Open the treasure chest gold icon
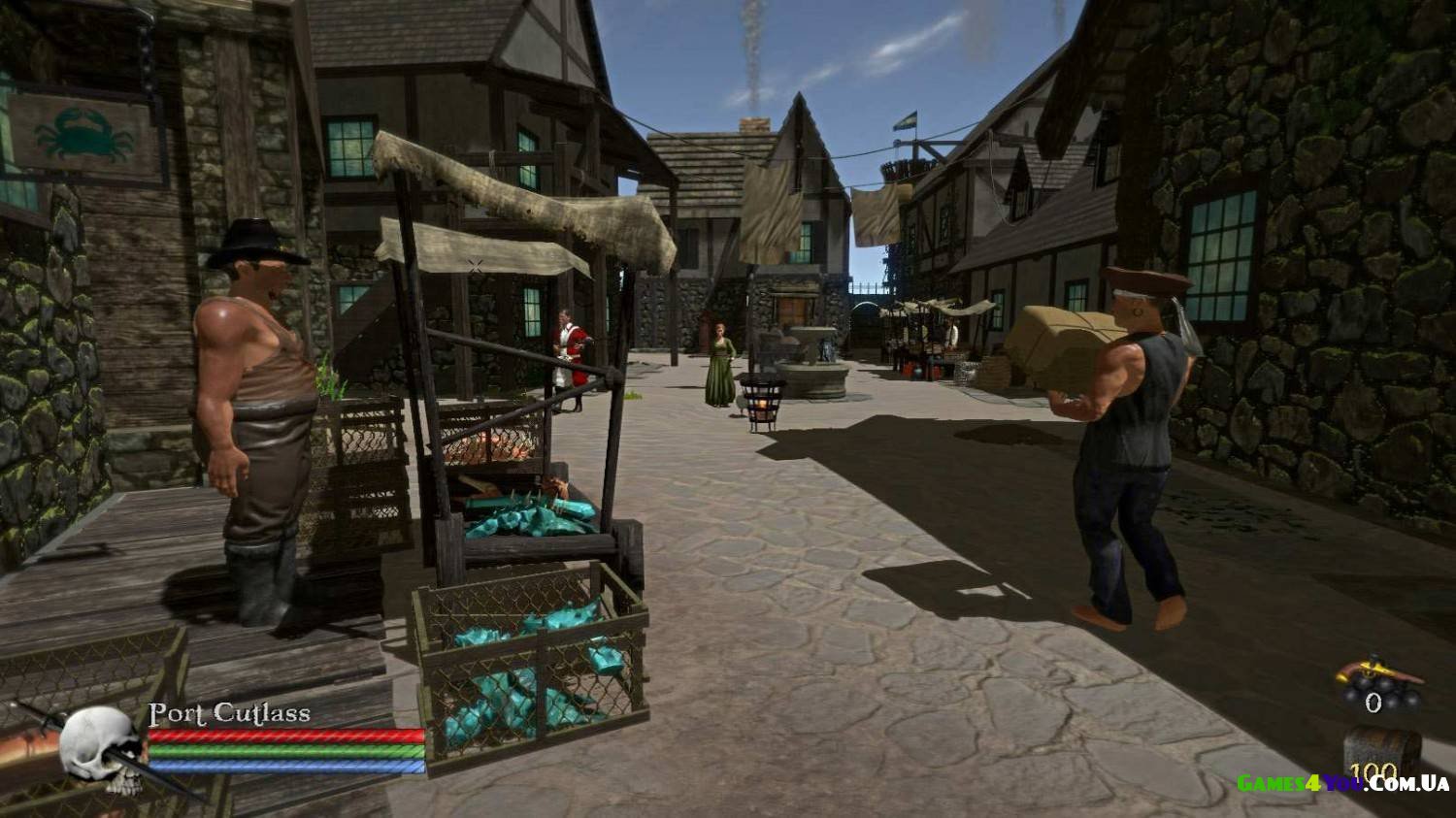This screenshot has height=818, width=1456. coord(1382,750)
